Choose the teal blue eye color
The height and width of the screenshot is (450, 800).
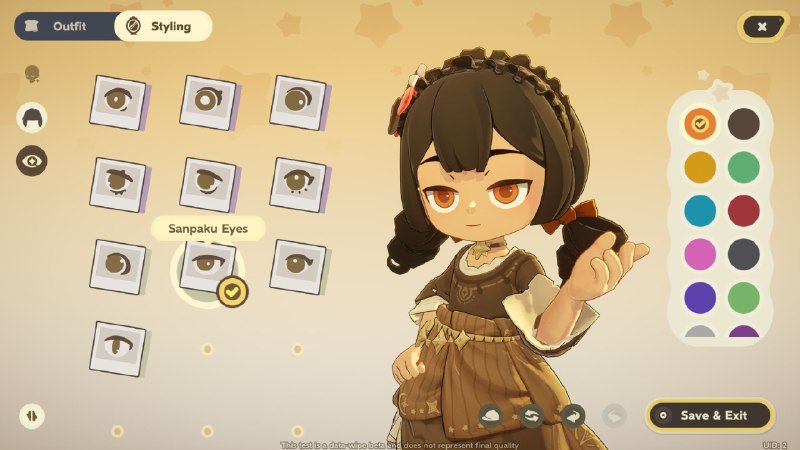coord(700,211)
